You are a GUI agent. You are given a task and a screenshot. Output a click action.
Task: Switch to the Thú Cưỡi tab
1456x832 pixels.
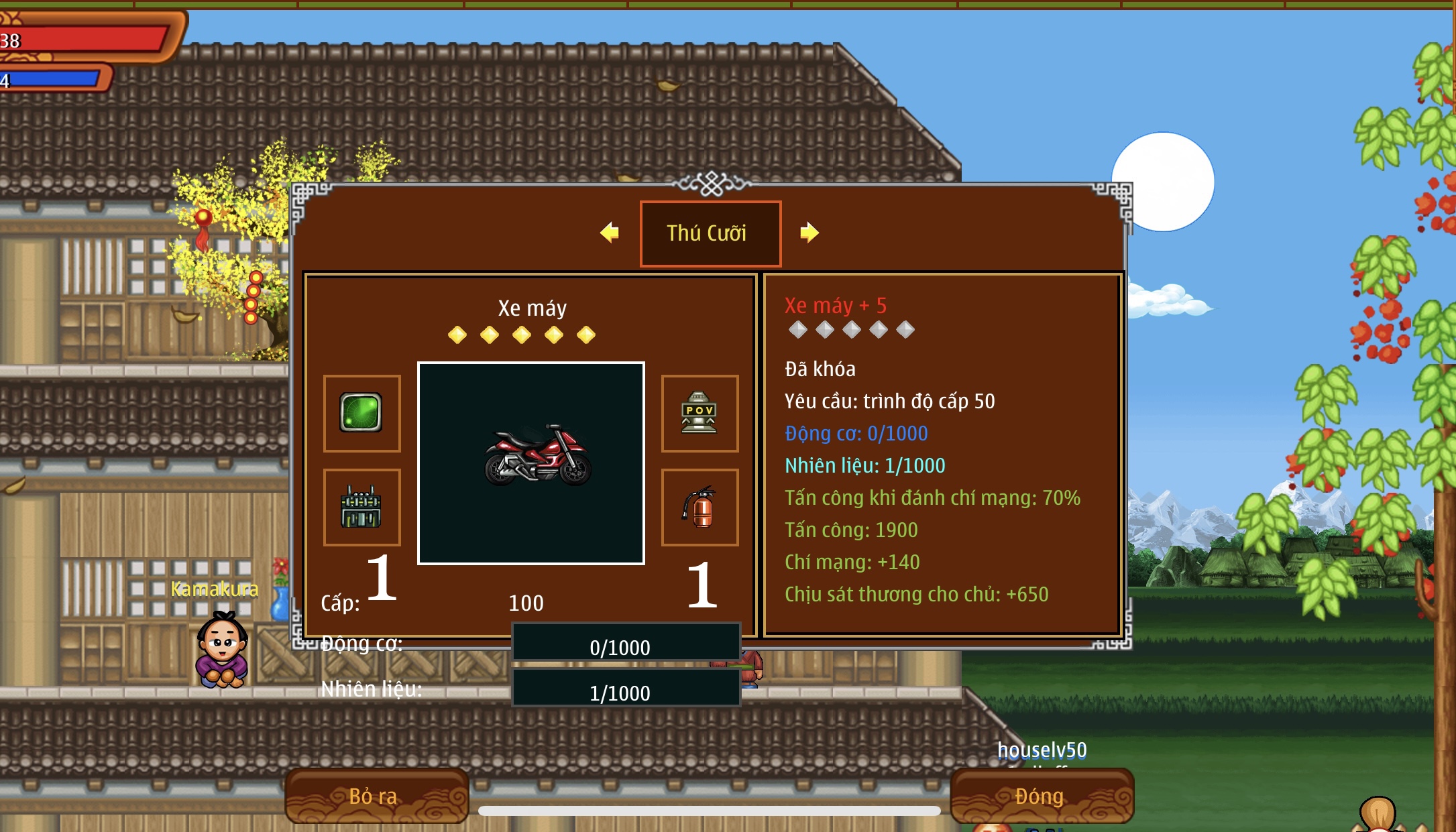point(710,233)
